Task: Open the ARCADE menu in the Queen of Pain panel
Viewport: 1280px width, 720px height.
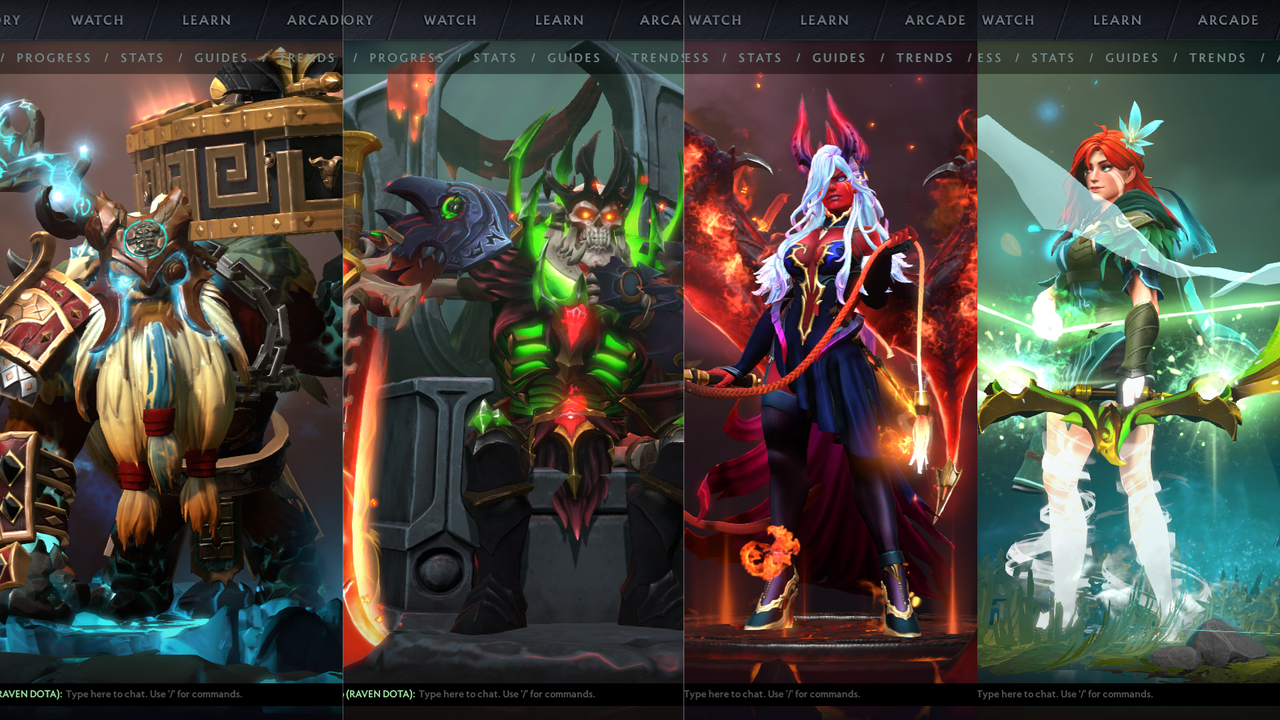Action: (935, 20)
